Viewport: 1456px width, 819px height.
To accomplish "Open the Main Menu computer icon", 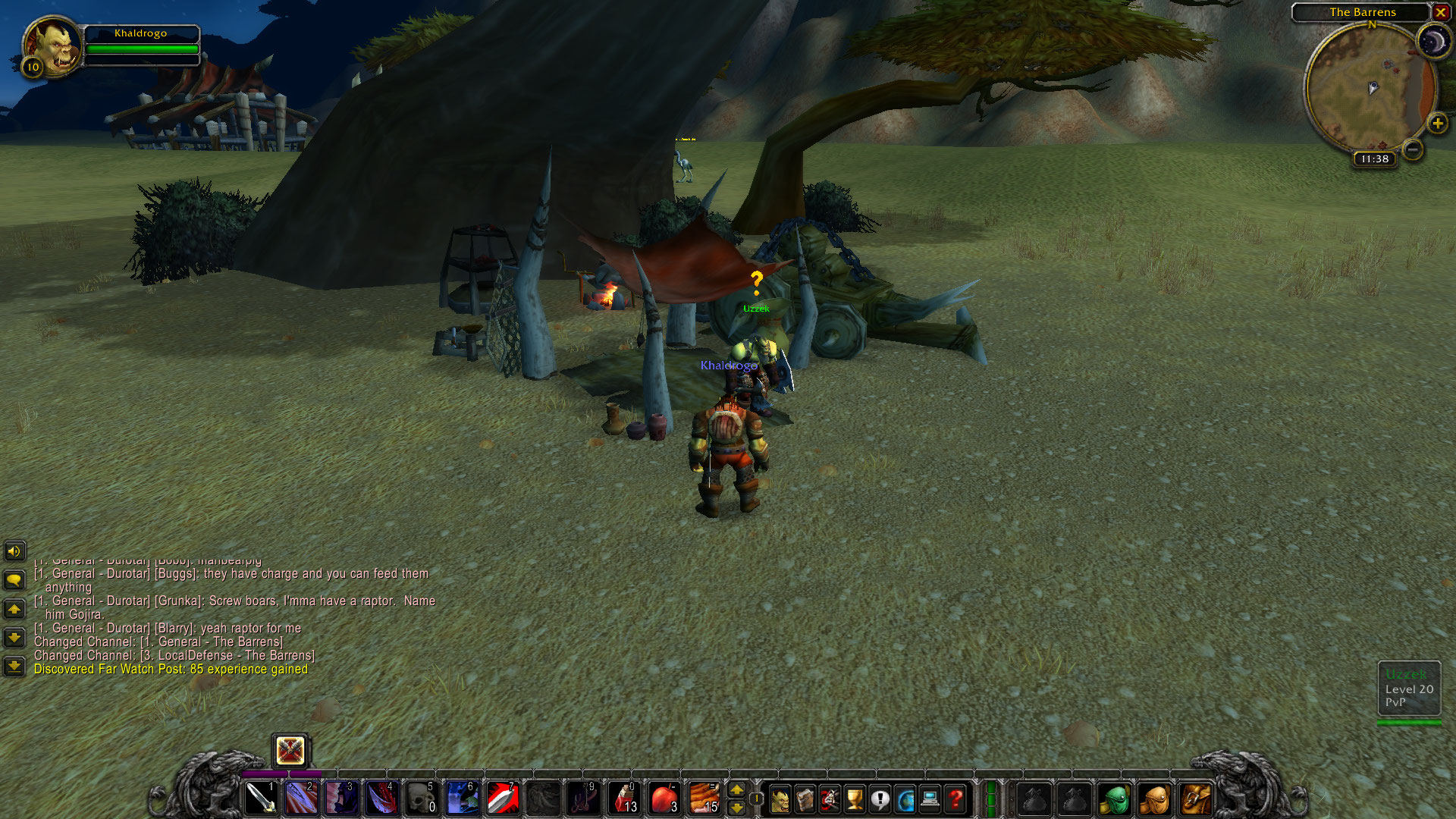I will (930, 798).
